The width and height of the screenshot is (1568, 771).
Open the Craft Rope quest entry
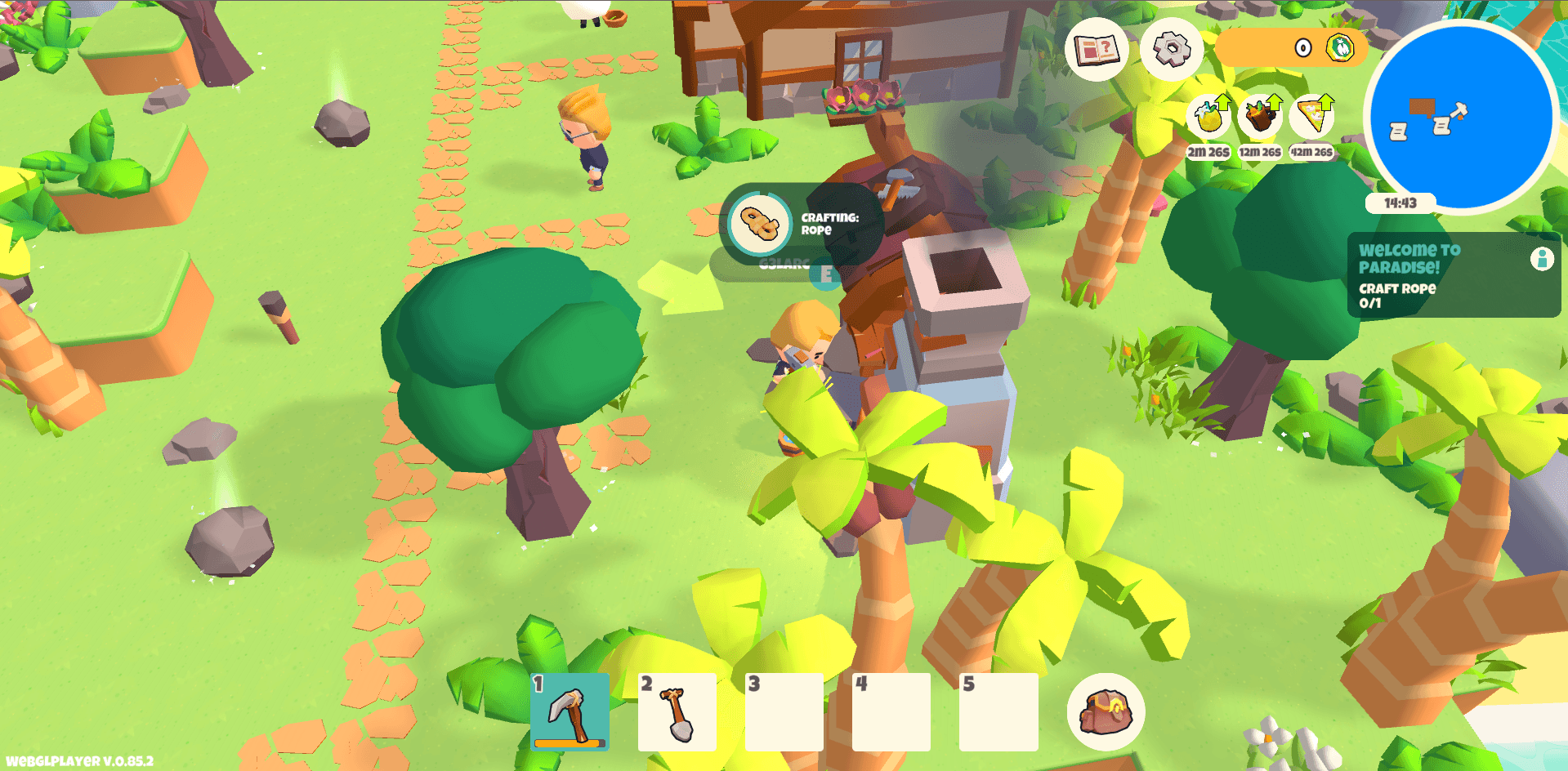coord(1398,294)
